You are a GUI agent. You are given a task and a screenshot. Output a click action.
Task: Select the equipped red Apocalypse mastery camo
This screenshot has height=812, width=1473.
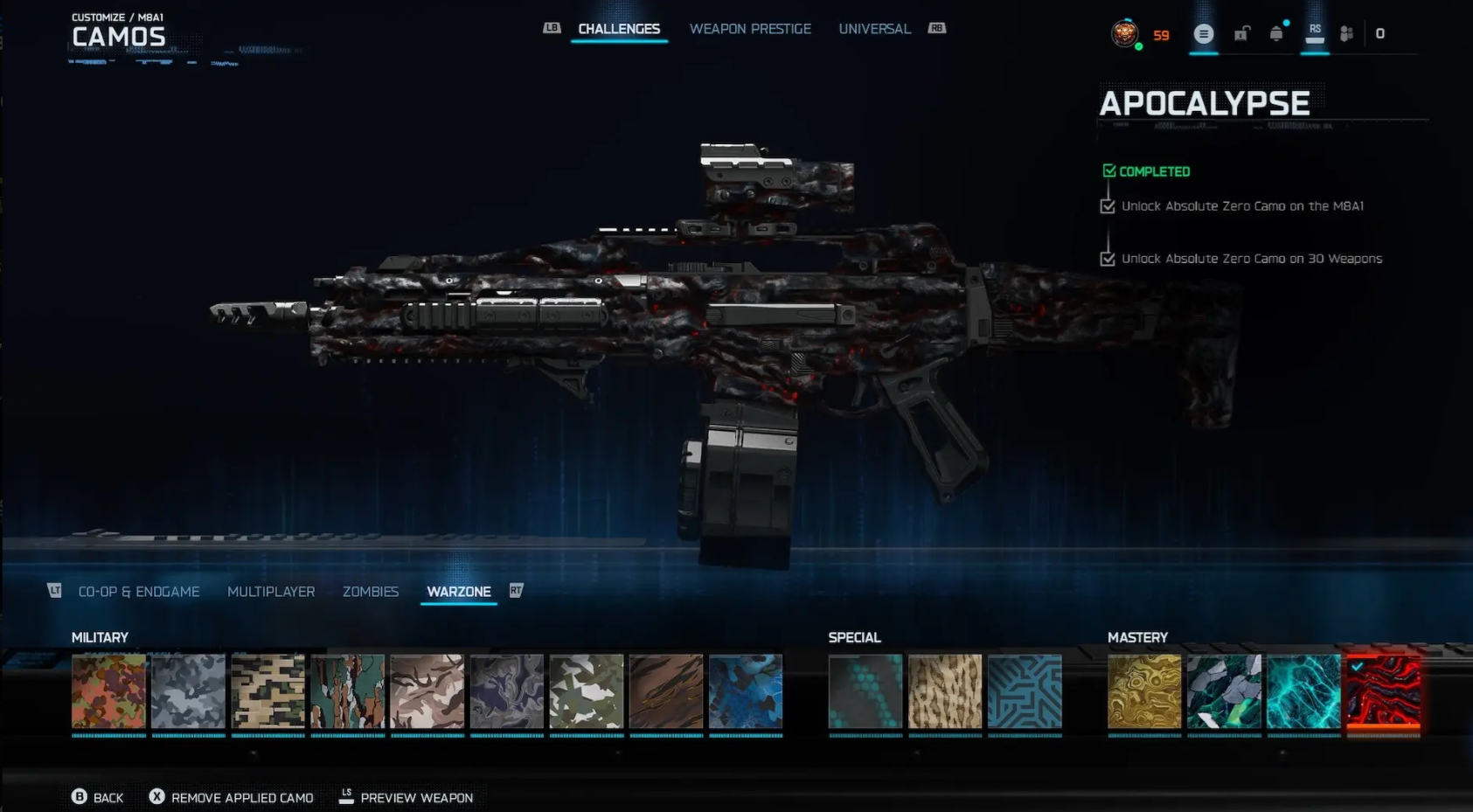pos(1385,693)
